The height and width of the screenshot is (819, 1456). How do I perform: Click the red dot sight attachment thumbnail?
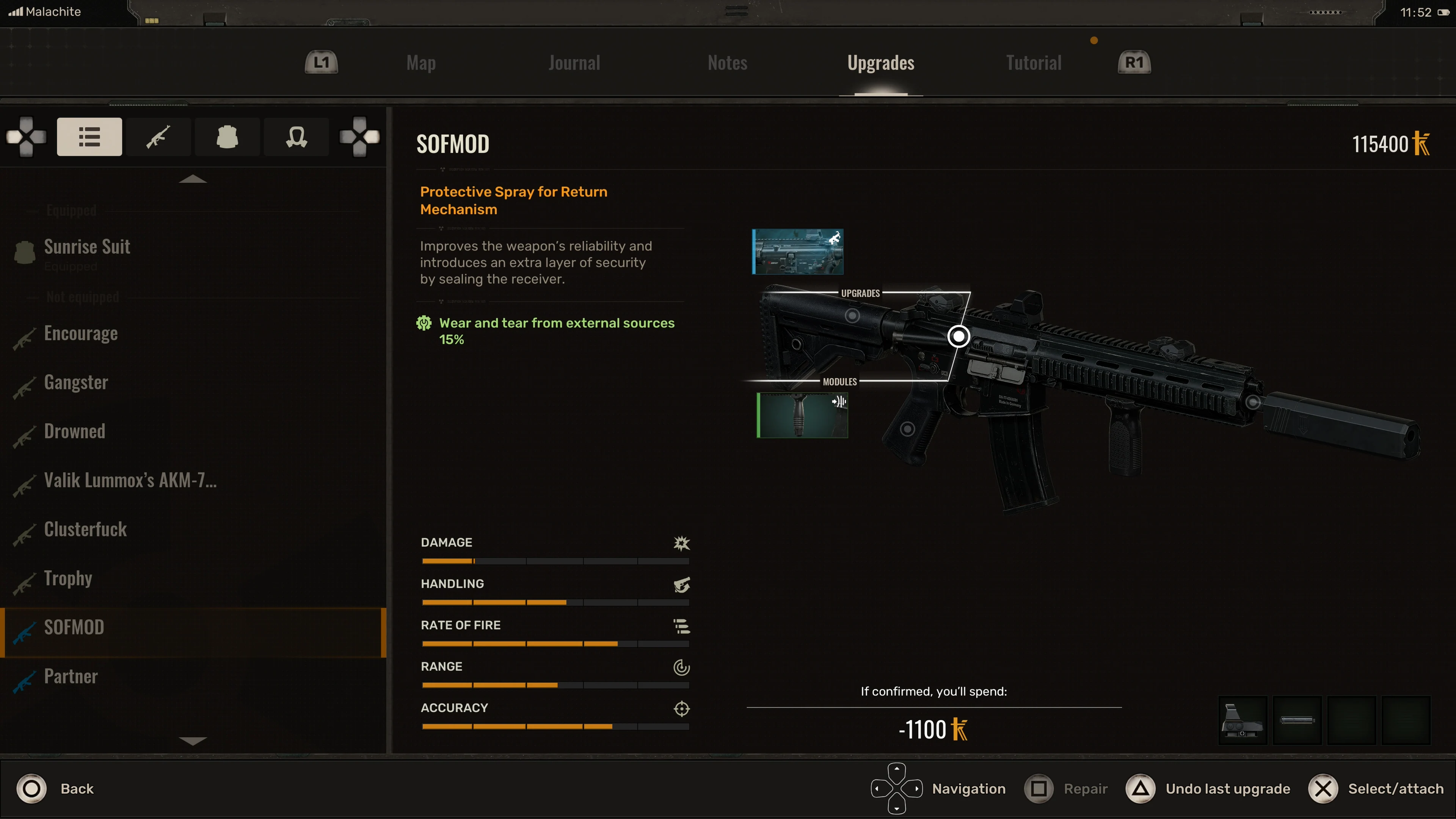[x=1243, y=721]
